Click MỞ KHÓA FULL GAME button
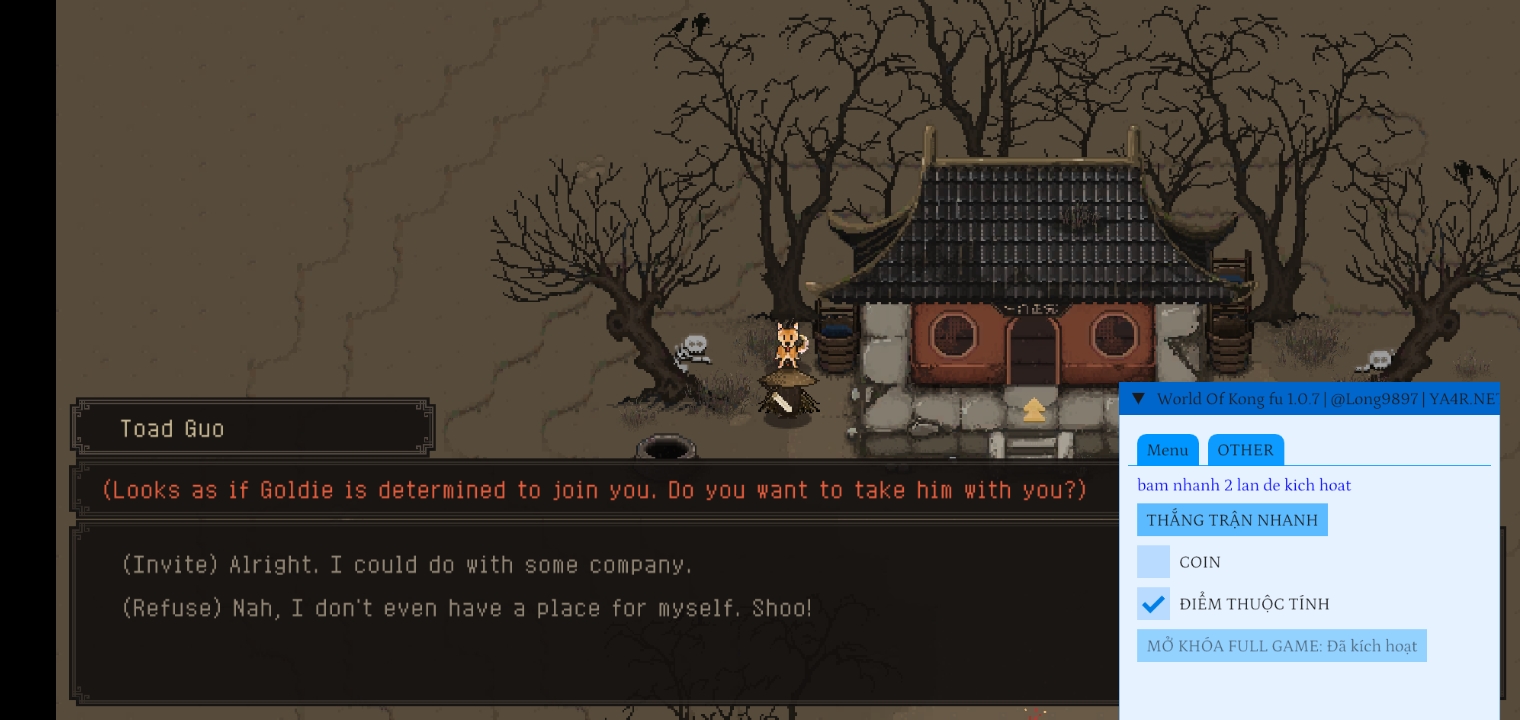The height and width of the screenshot is (720, 1520). click(1281, 646)
